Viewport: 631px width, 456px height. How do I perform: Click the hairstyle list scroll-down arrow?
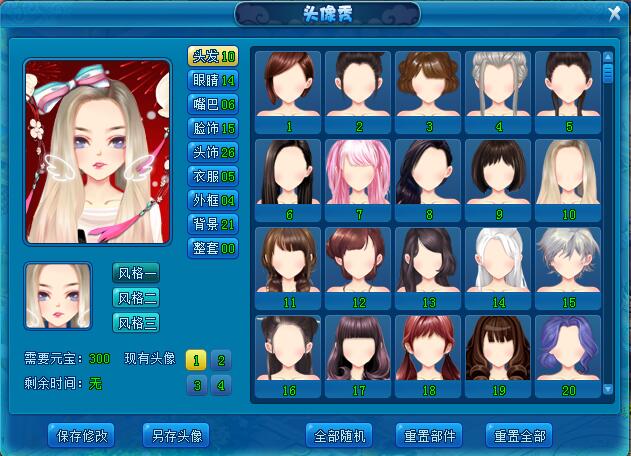pyautogui.click(x=608, y=388)
